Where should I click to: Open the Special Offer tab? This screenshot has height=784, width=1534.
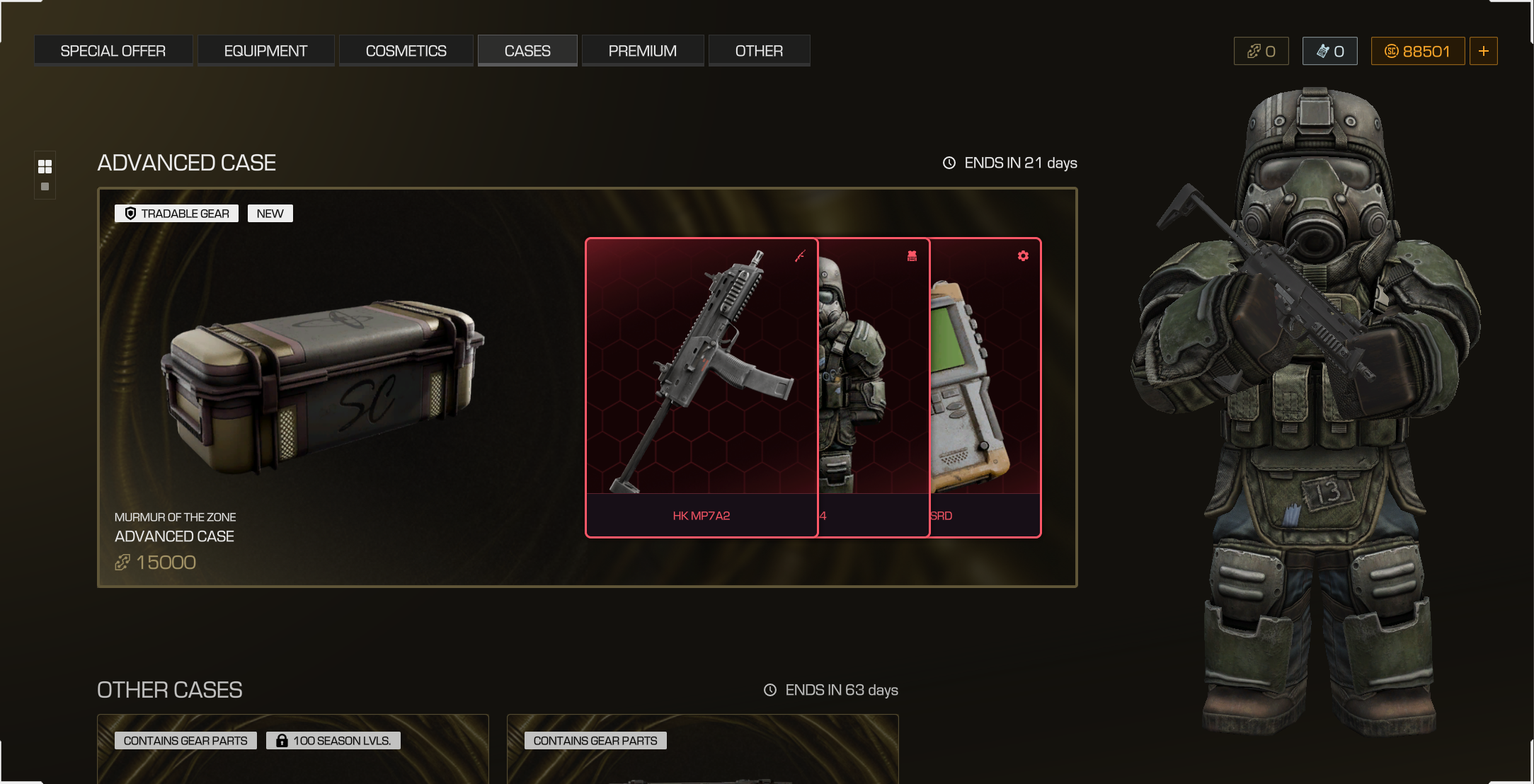point(113,51)
